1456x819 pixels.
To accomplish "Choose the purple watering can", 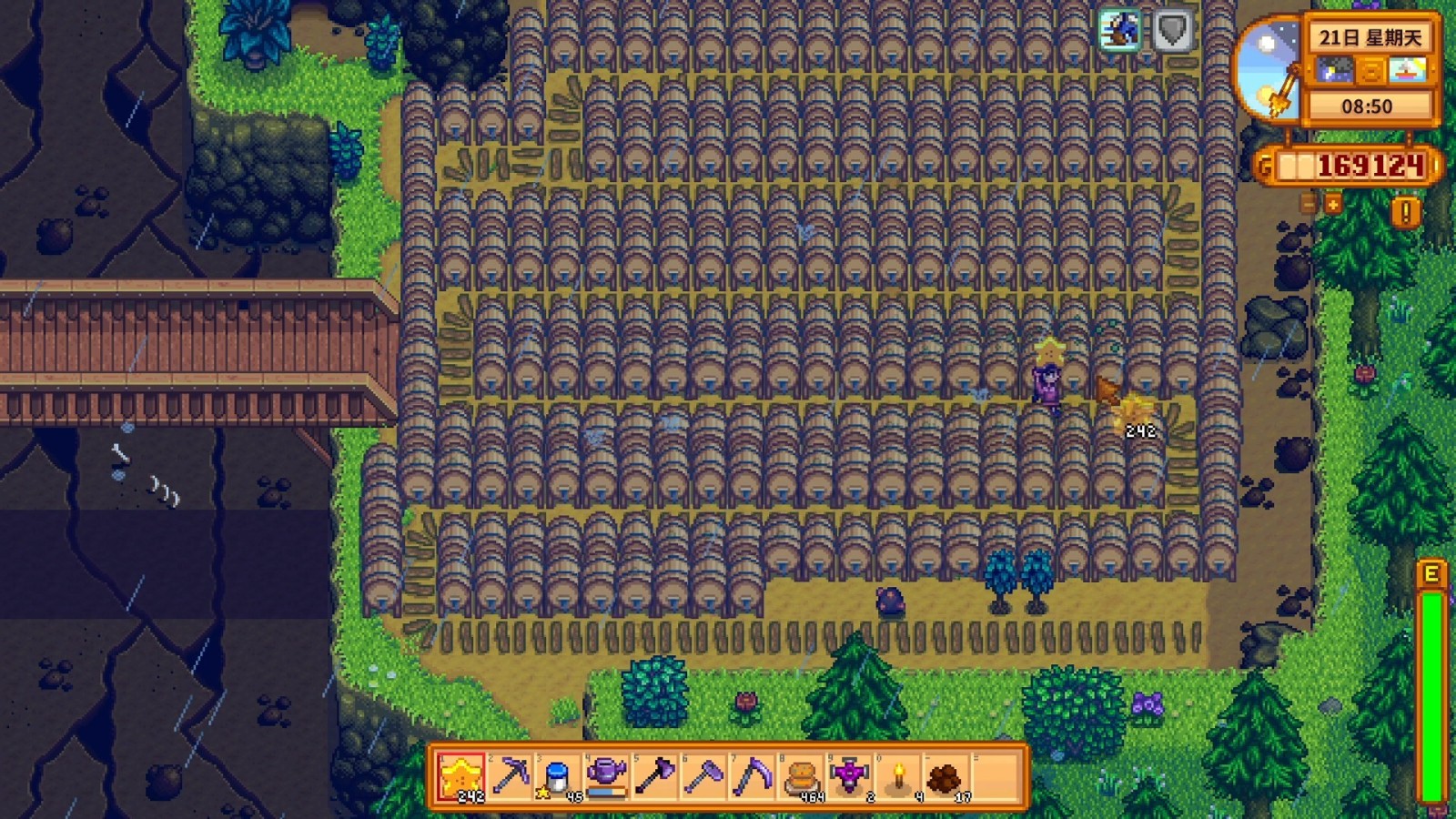I will pyautogui.click(x=606, y=777).
